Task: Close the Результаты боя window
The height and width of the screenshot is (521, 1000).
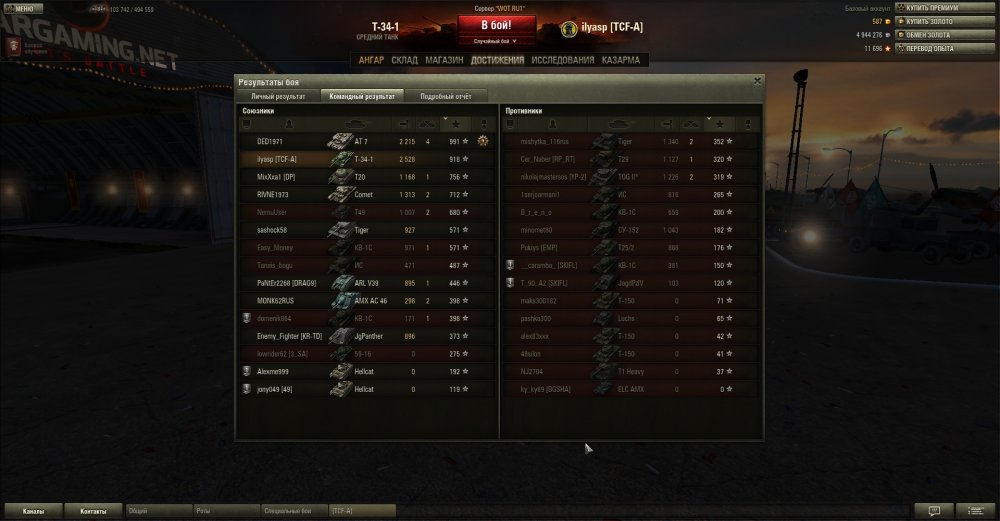Action: click(x=757, y=80)
